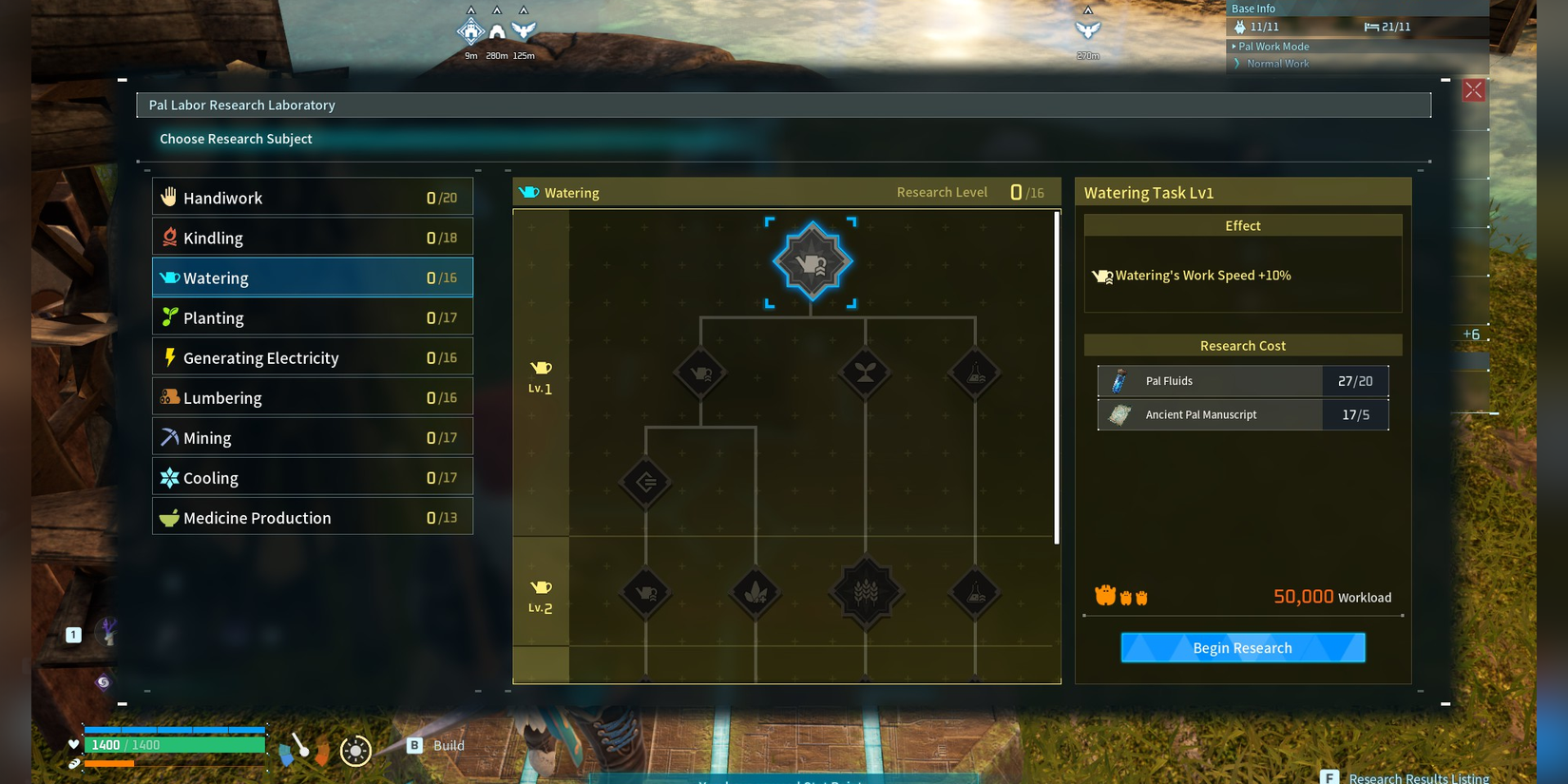
Task: Choose the Kindling research category
Action: coord(312,238)
